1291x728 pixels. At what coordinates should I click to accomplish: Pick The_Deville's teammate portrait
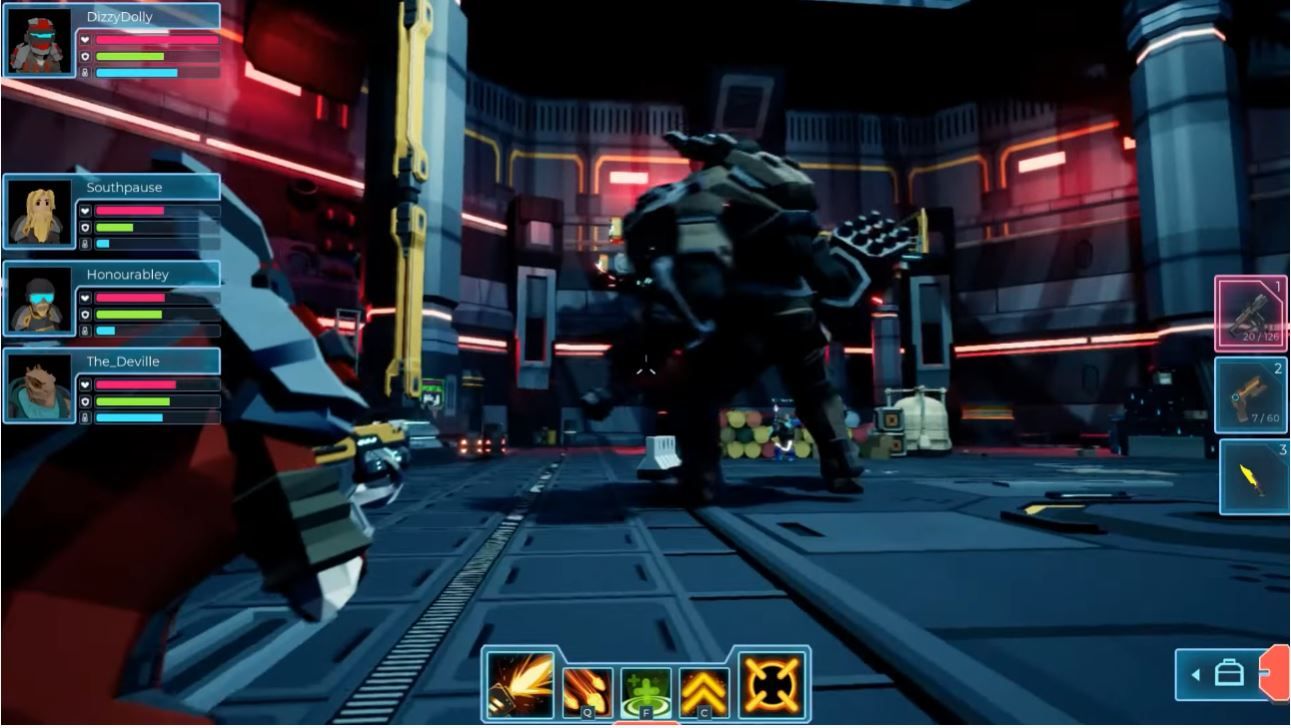(40, 386)
